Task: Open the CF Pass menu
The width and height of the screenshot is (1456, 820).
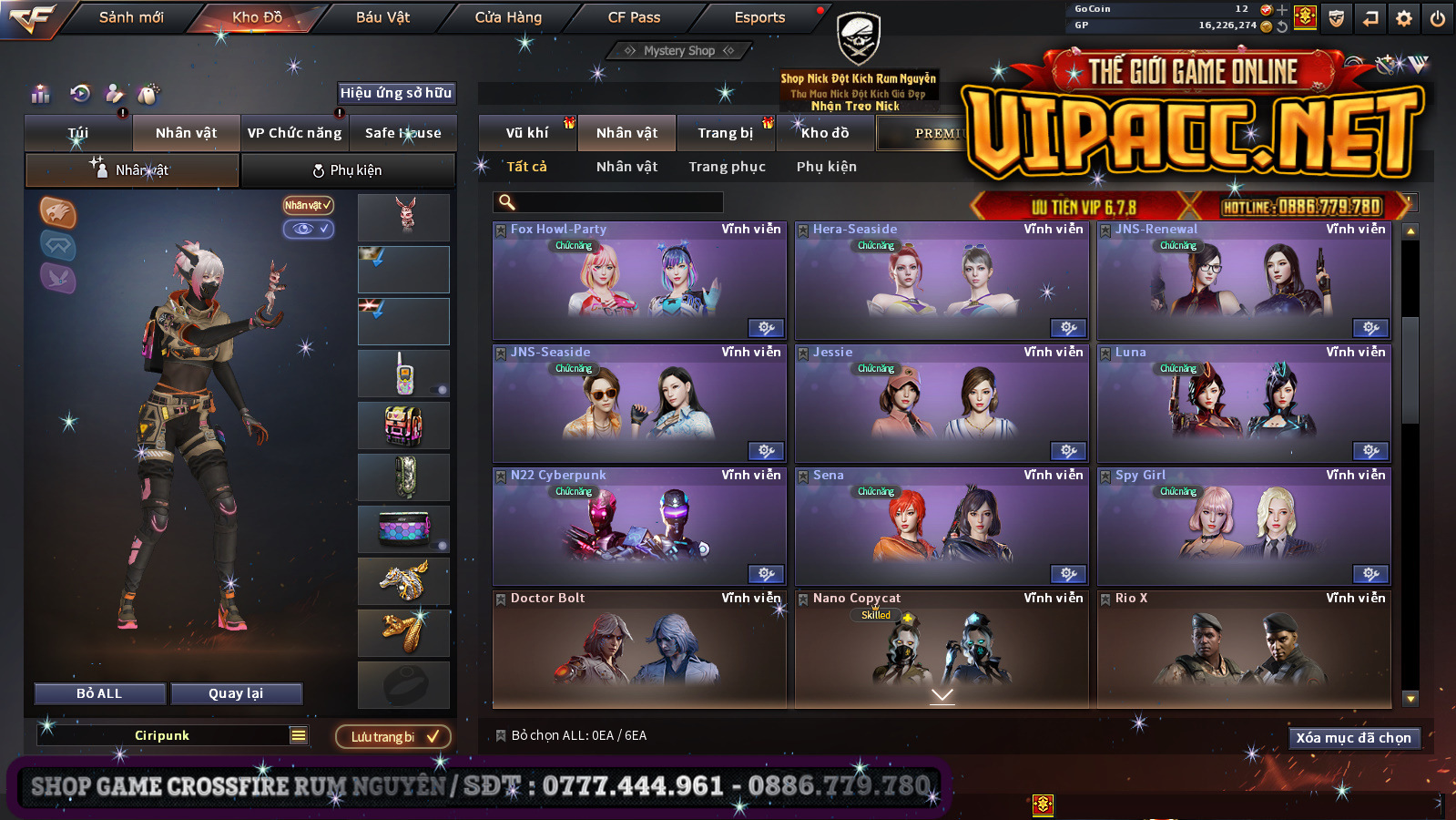Action: (634, 17)
